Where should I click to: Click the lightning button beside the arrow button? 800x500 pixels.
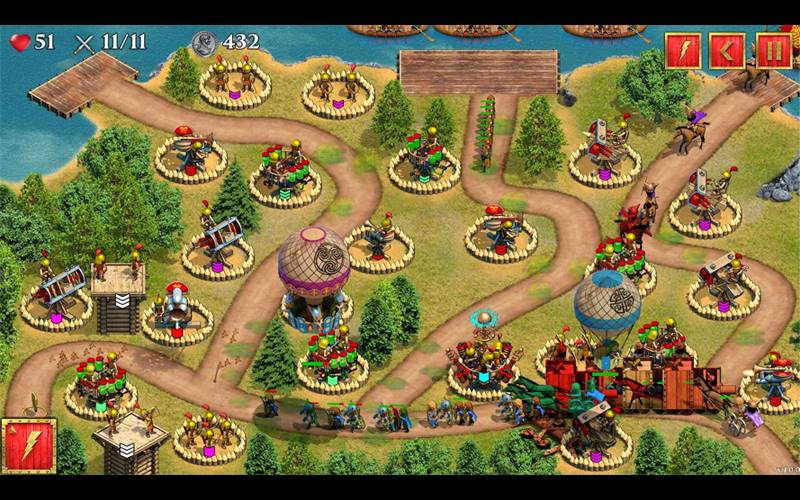[684, 50]
